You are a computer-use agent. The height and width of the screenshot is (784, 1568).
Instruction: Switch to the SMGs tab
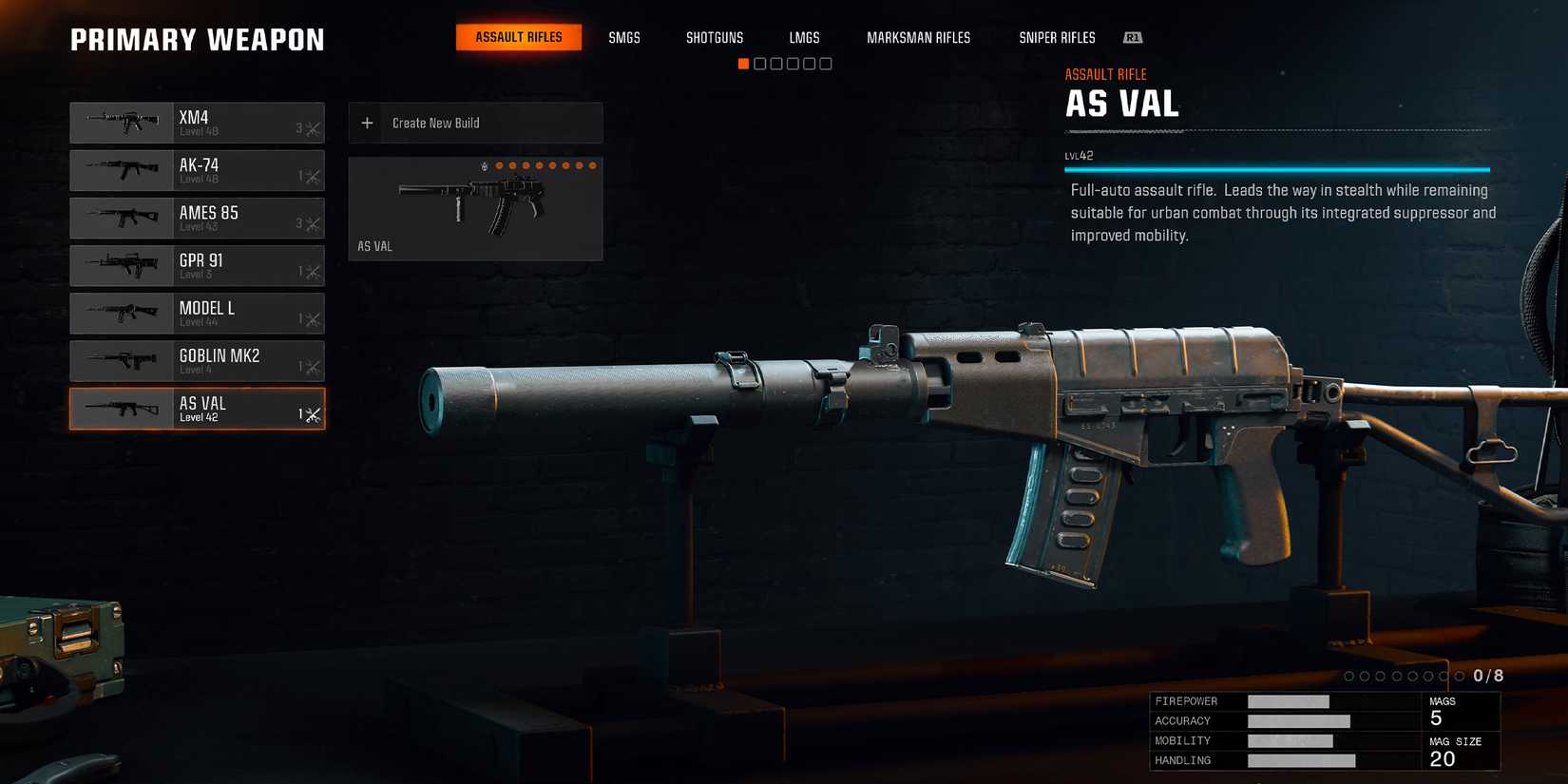click(624, 37)
